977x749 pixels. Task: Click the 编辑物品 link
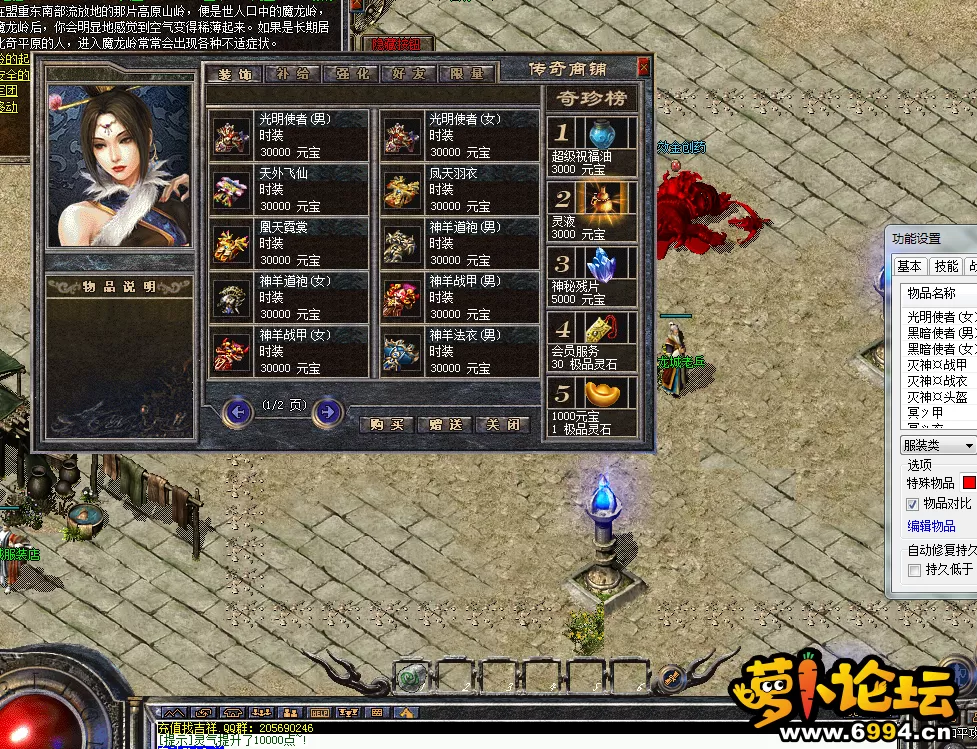click(x=931, y=526)
